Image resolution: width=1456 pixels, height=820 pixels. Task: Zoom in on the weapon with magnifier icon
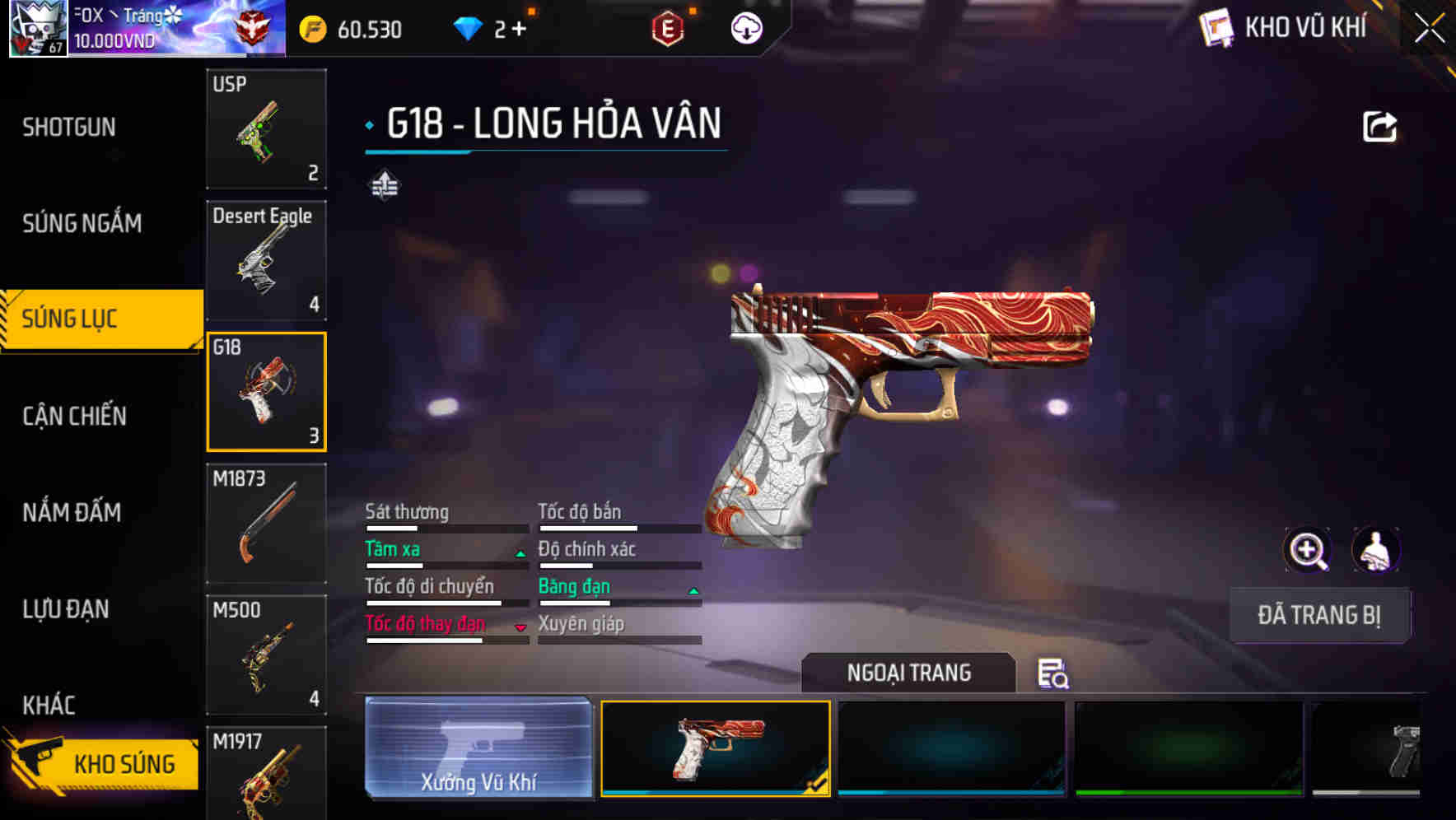click(x=1307, y=550)
